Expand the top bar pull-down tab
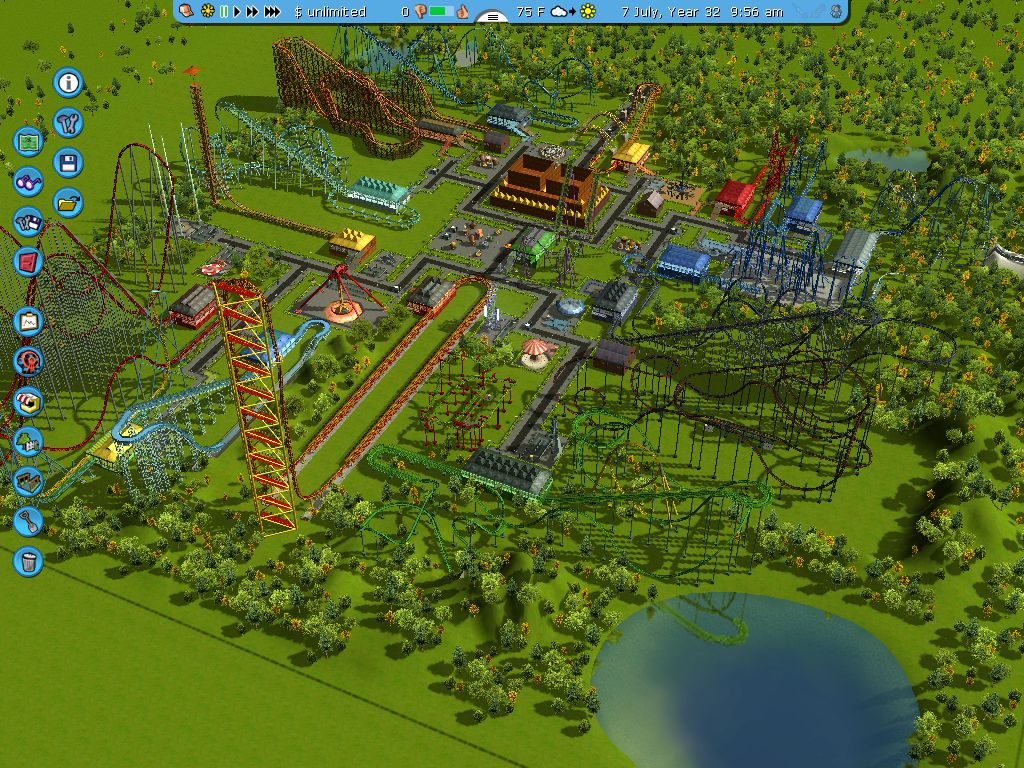The height and width of the screenshot is (768, 1024). pyautogui.click(x=491, y=17)
